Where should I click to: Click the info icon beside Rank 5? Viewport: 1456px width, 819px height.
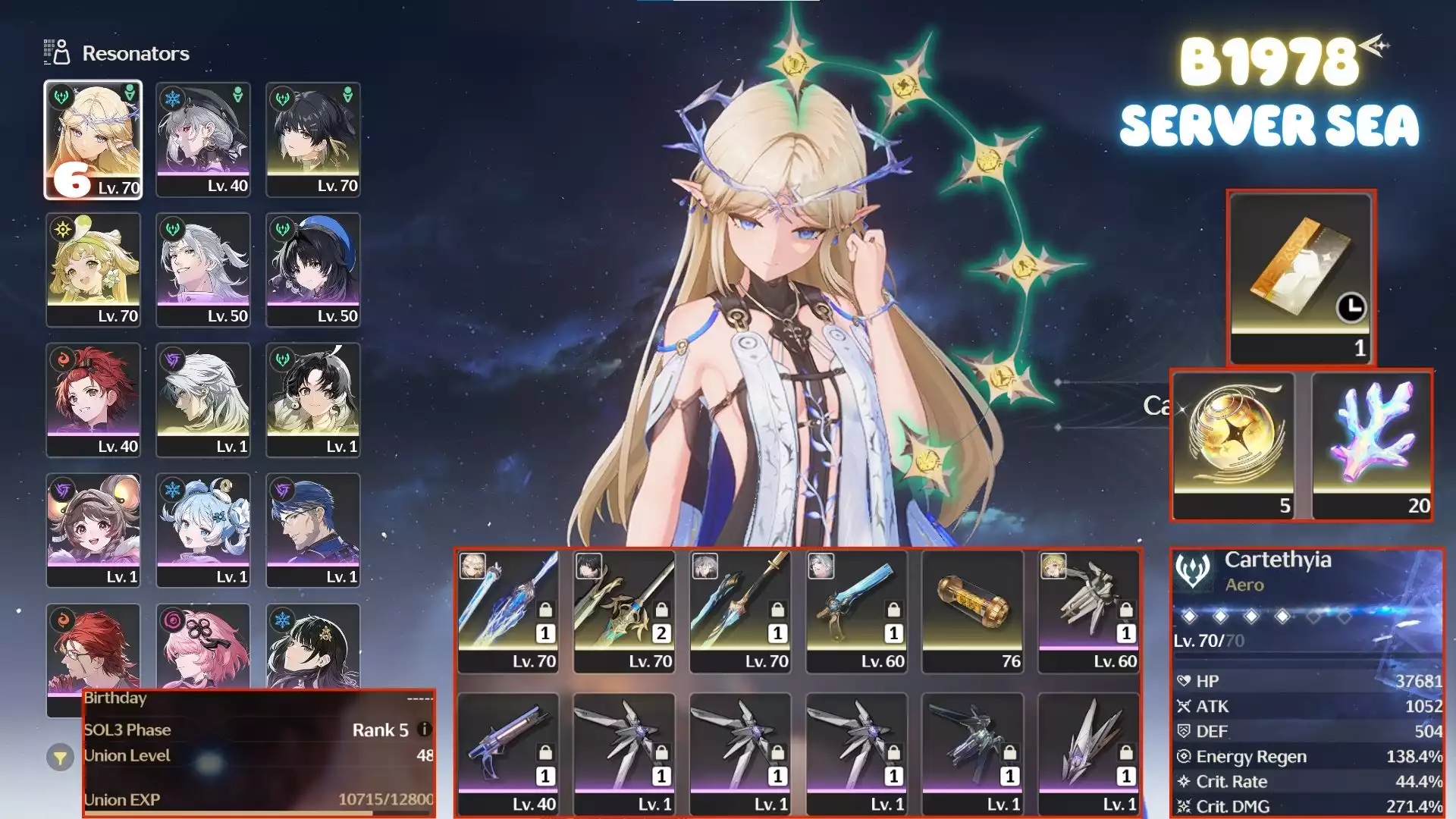(425, 730)
